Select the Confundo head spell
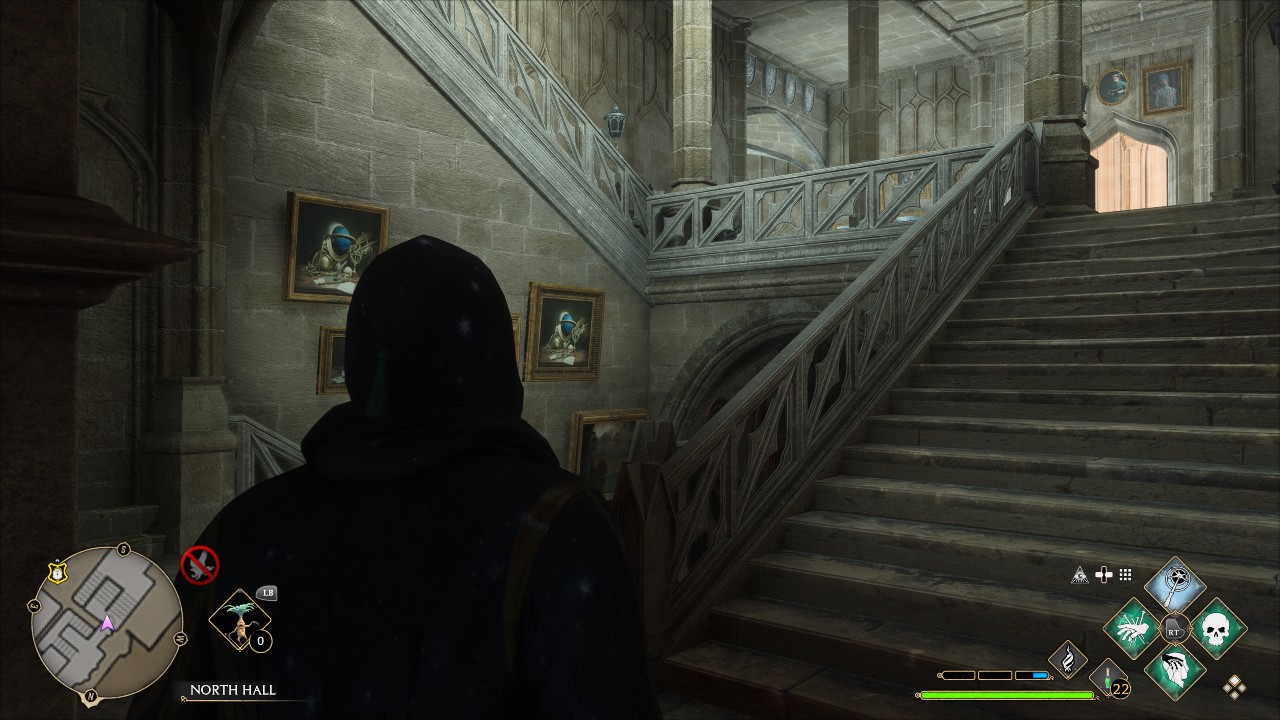 1175,672
